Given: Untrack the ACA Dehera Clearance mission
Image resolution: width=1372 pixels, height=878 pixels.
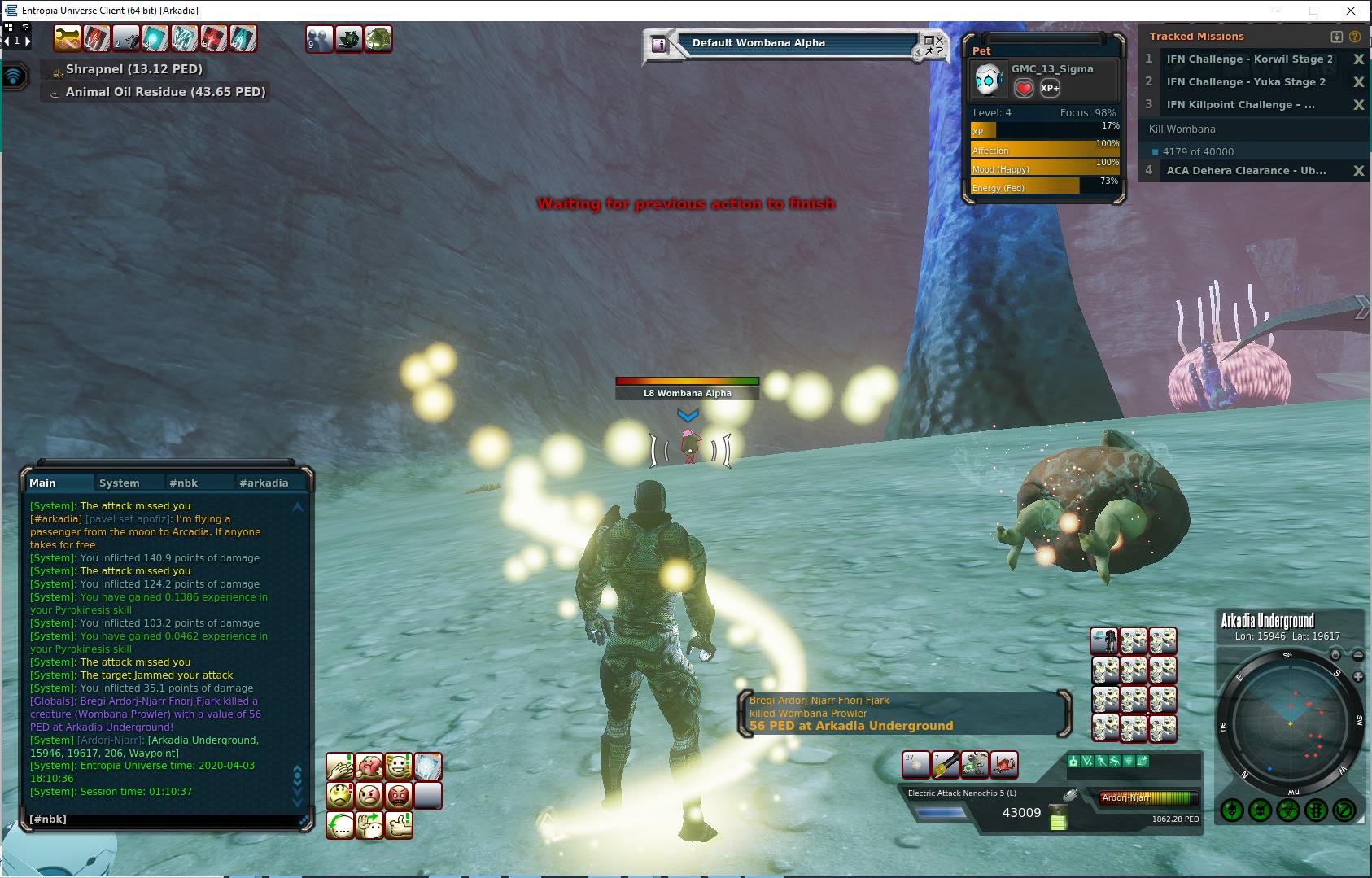Looking at the screenshot, I should (1358, 171).
